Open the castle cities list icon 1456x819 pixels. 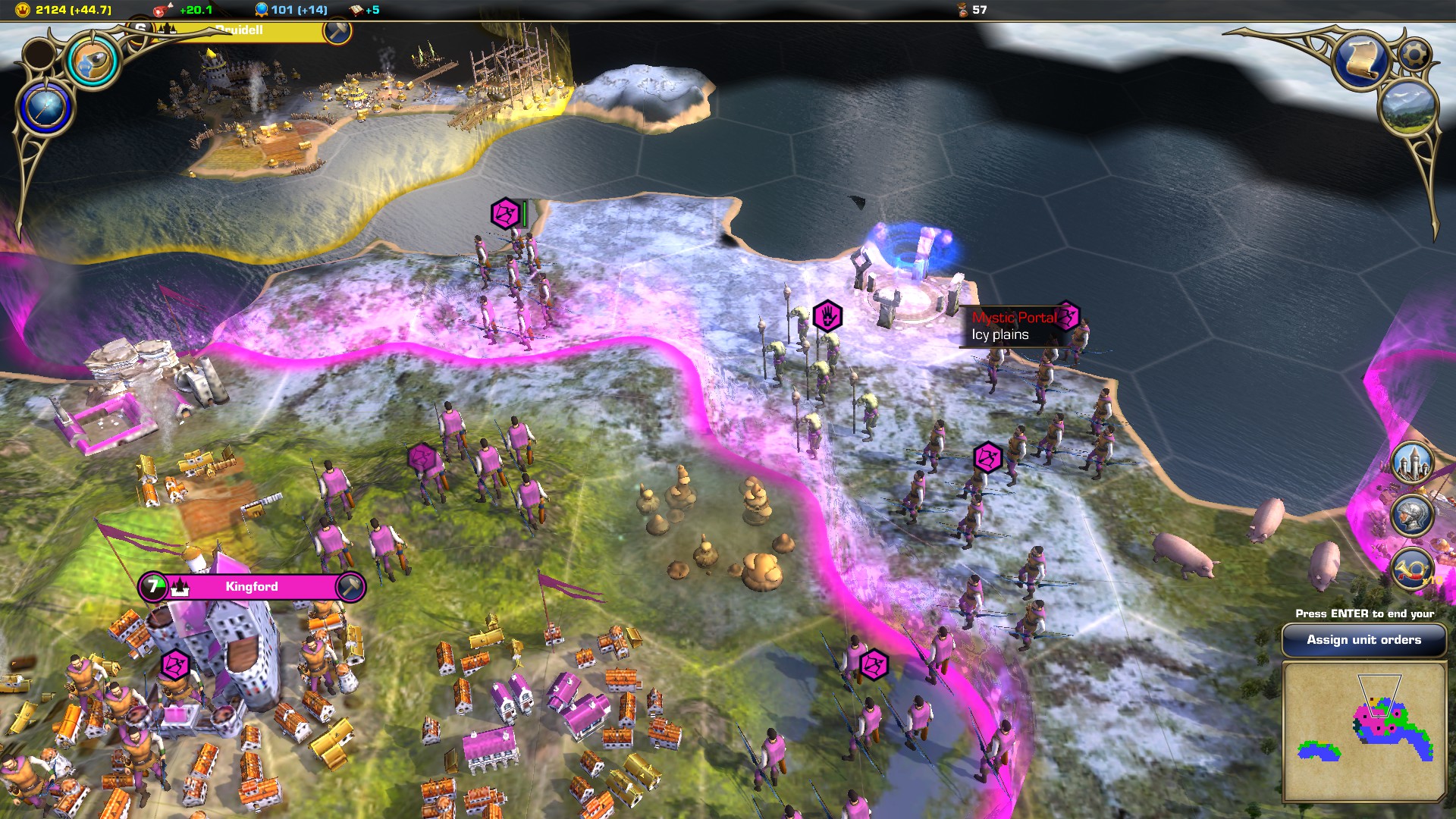pos(1412,463)
